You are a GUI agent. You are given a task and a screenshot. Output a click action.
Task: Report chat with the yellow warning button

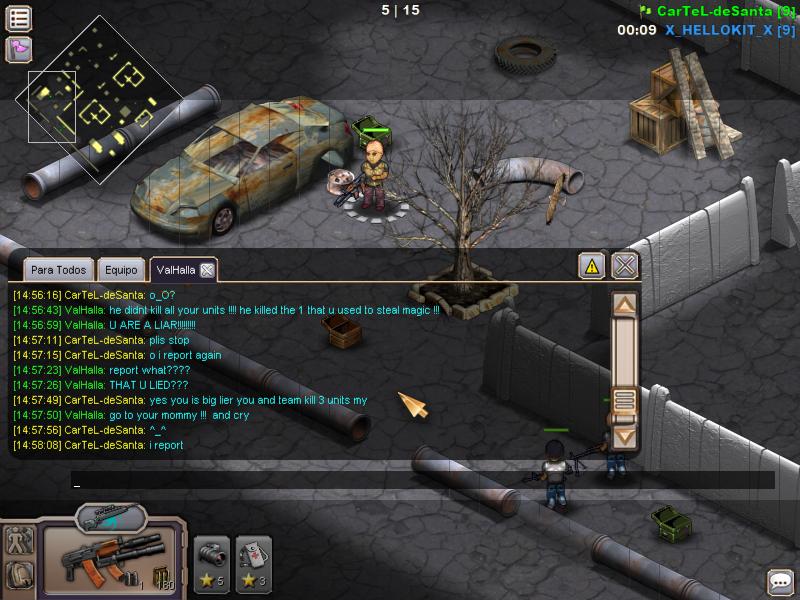592,266
